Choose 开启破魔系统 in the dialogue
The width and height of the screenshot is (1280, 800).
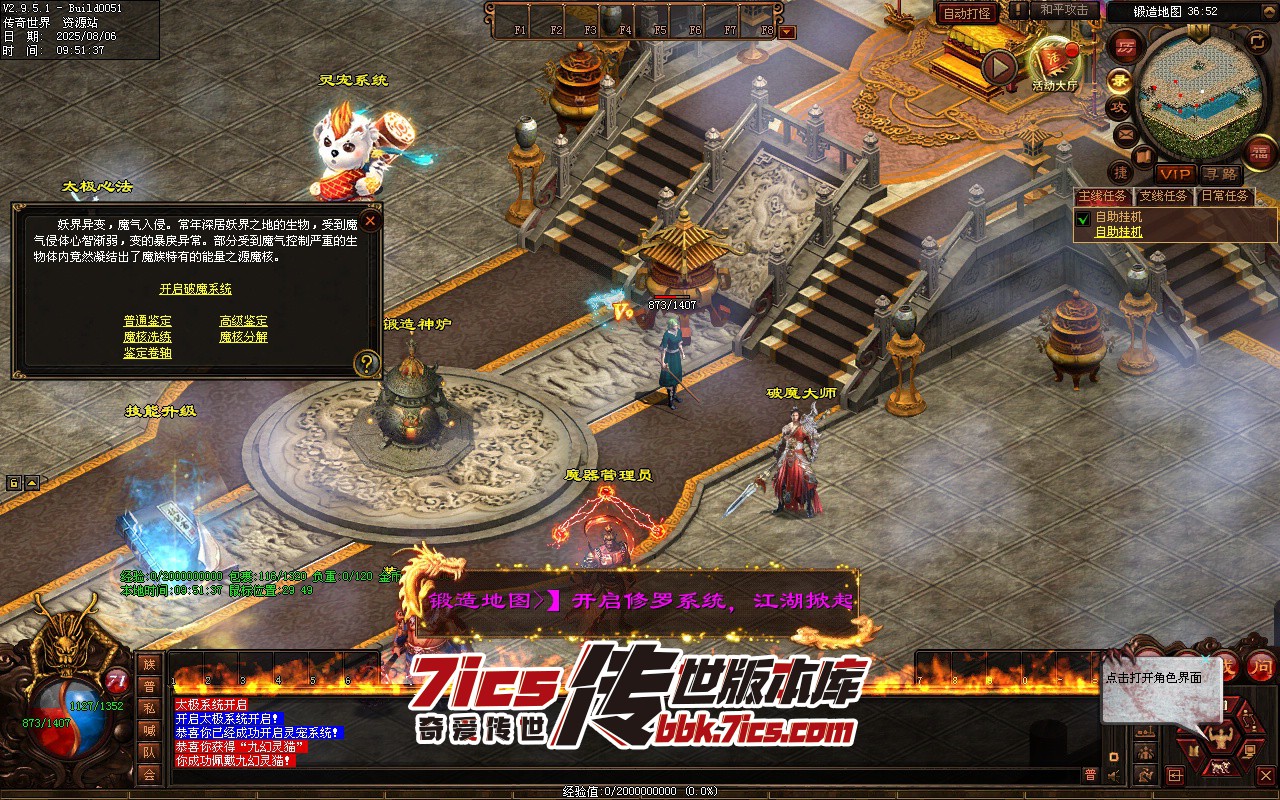coord(196,289)
